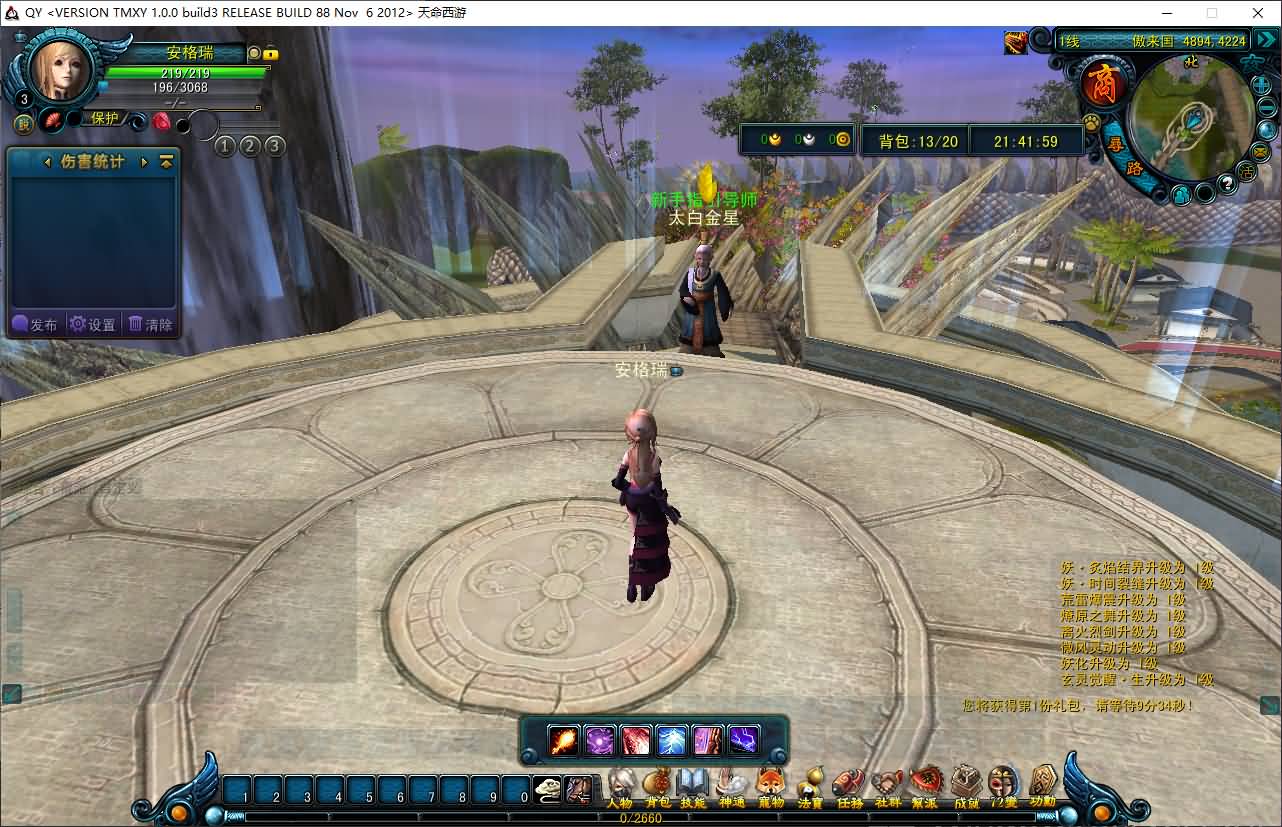Viewport: 1282px width, 827px height.
Task: Open the minimap question mark help
Action: (x=1227, y=184)
